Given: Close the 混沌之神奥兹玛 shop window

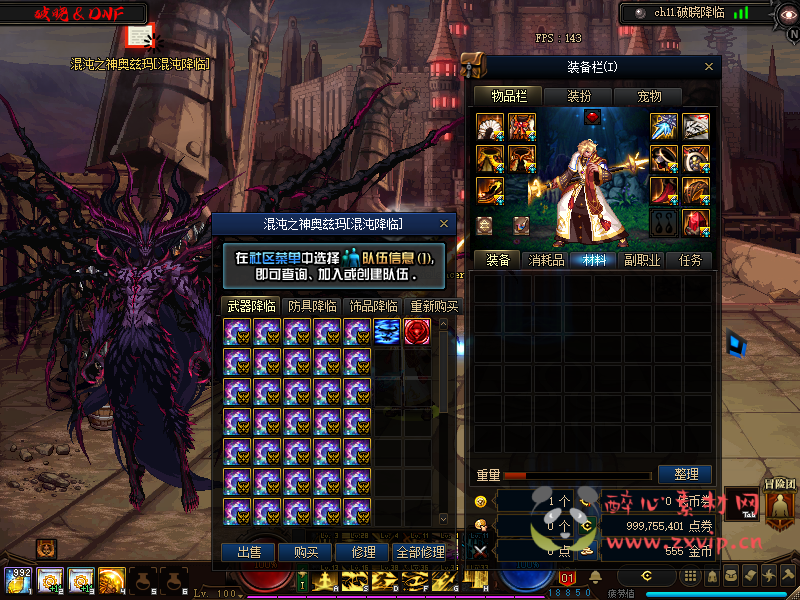Looking at the screenshot, I should pos(447,225).
